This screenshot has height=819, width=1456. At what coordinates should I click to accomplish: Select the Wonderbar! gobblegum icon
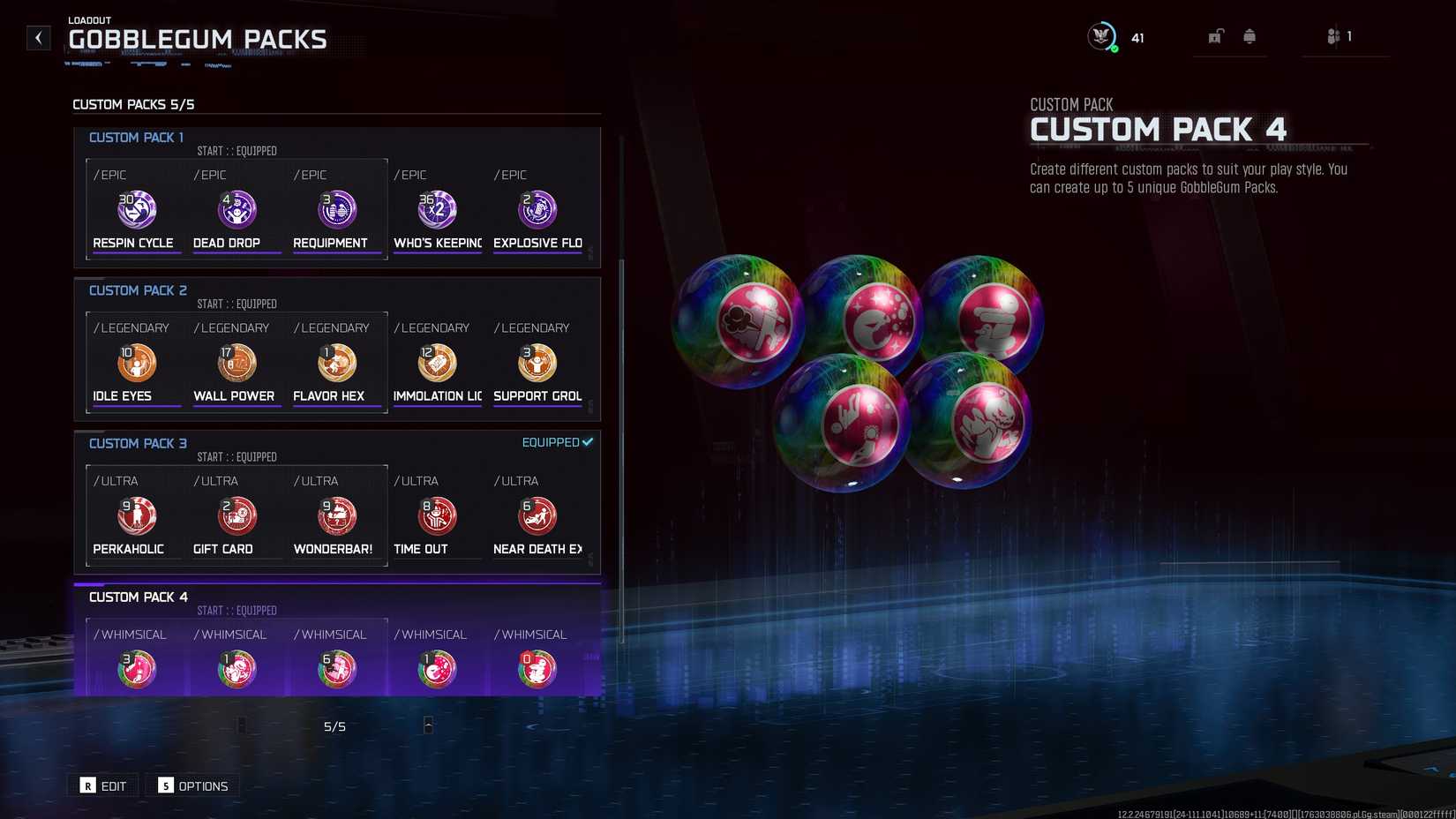click(x=336, y=515)
